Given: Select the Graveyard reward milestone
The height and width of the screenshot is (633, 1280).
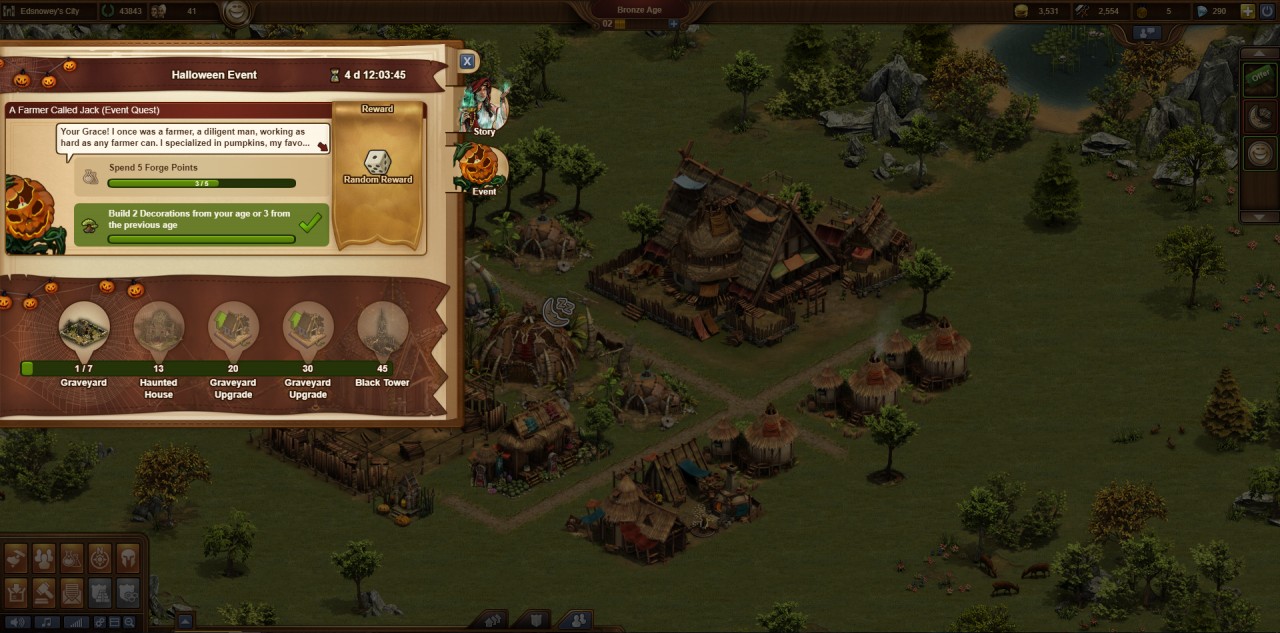Looking at the screenshot, I should pos(84,326).
